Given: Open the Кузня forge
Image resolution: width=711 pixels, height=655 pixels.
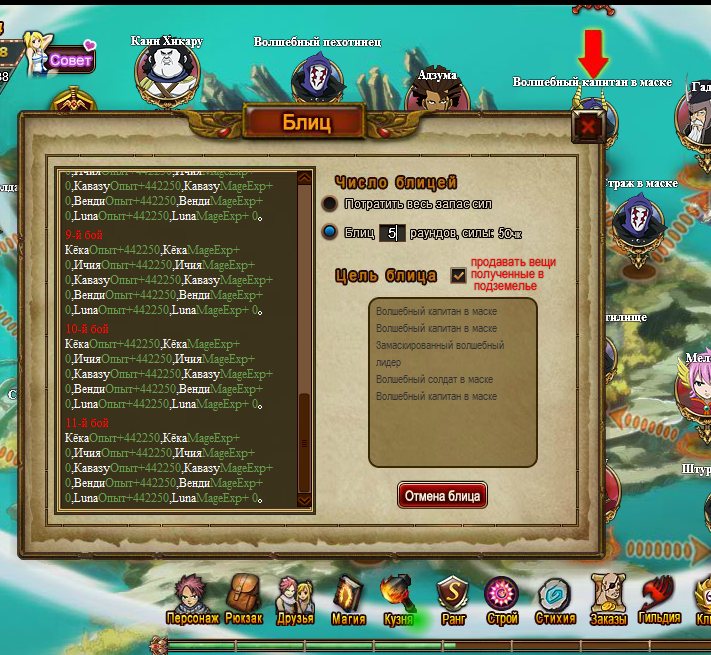Looking at the screenshot, I should tap(398, 600).
